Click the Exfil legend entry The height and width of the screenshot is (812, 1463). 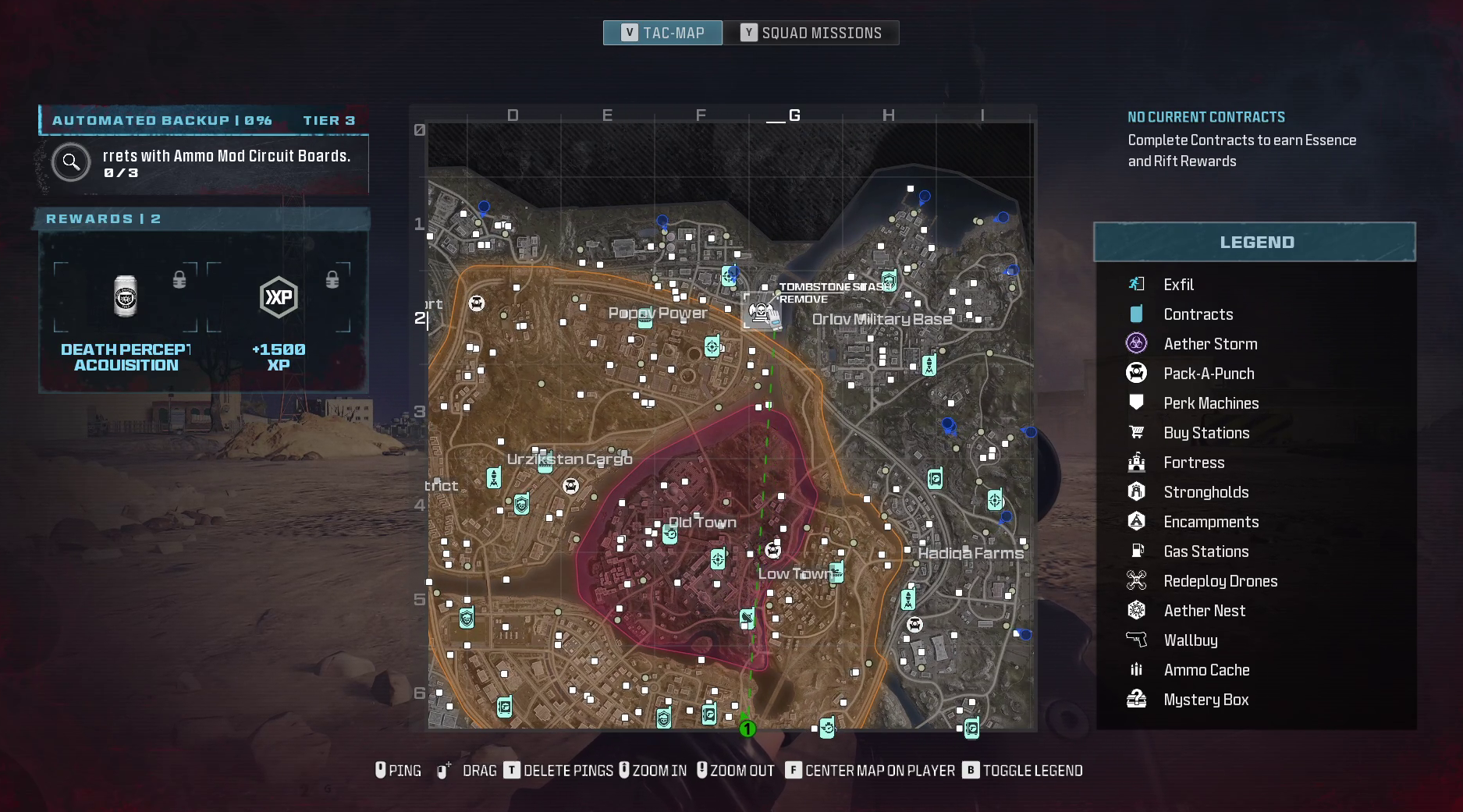pyautogui.click(x=1178, y=285)
